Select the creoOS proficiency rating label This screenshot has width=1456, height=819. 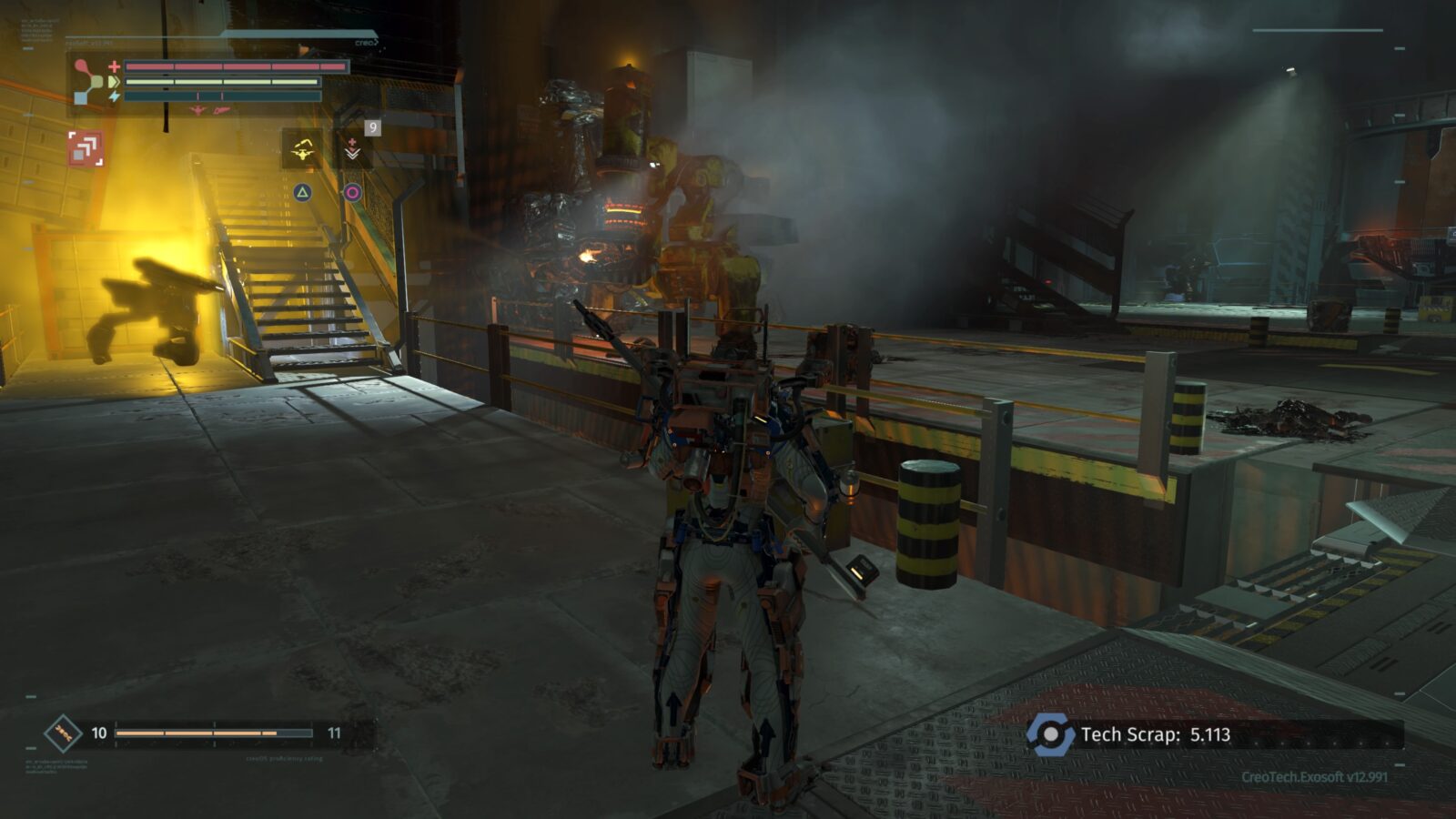pos(284,758)
